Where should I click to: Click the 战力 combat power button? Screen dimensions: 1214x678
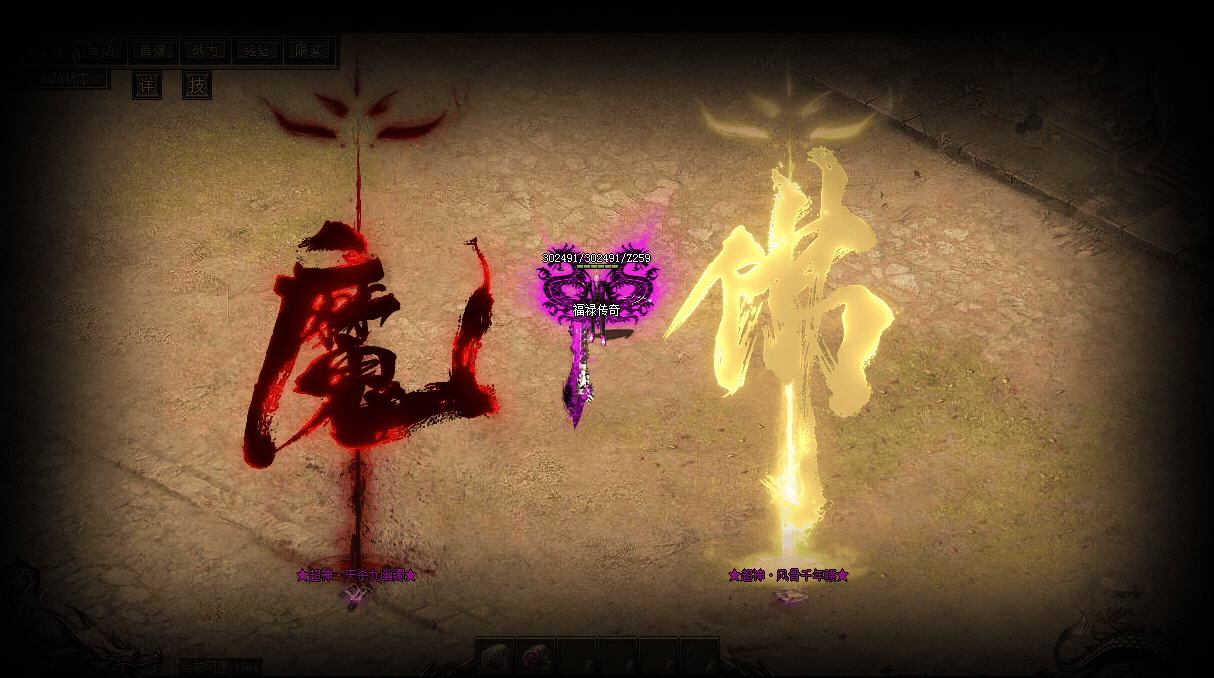(206, 51)
